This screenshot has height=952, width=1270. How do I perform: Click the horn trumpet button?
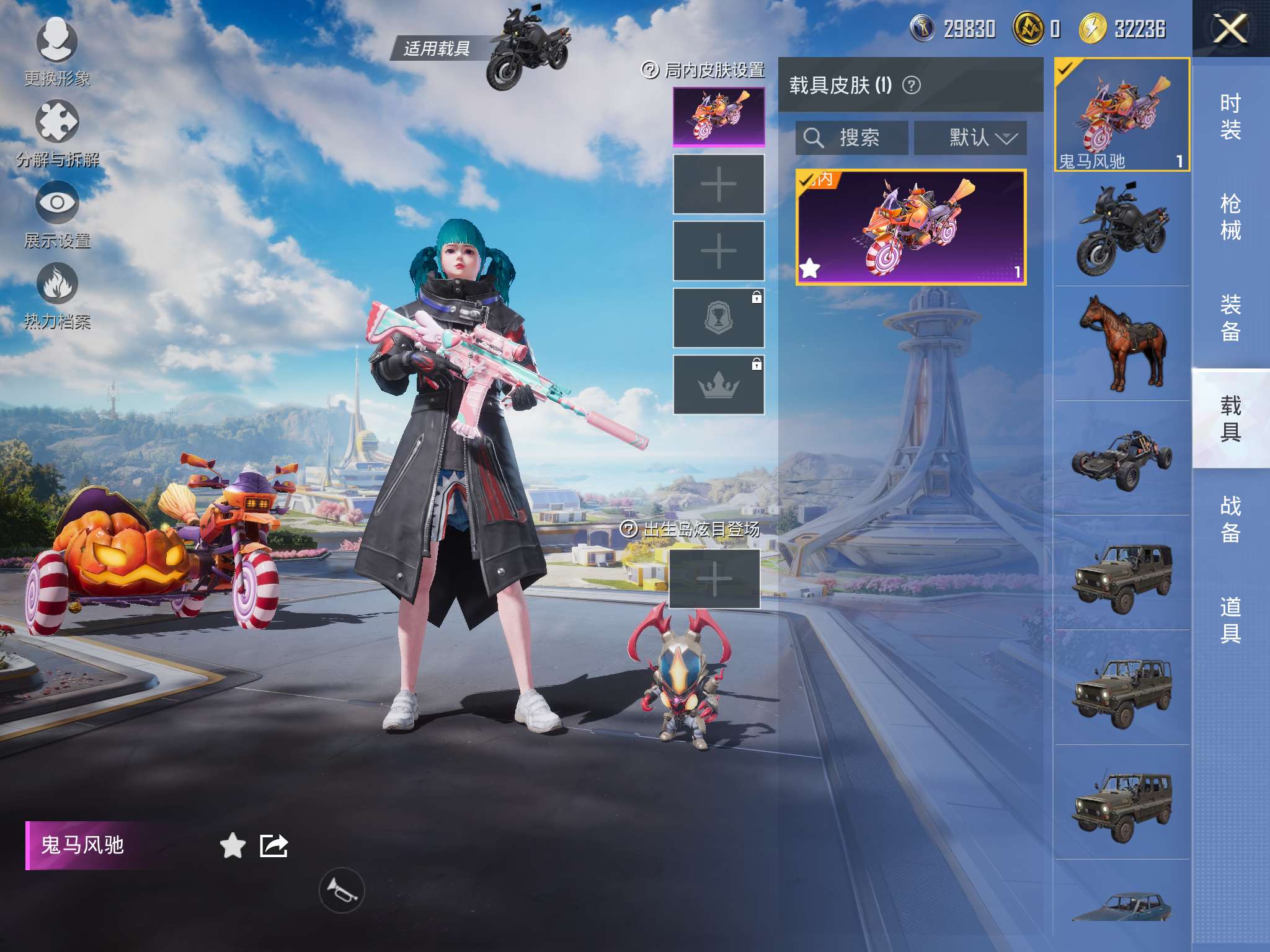342,890
